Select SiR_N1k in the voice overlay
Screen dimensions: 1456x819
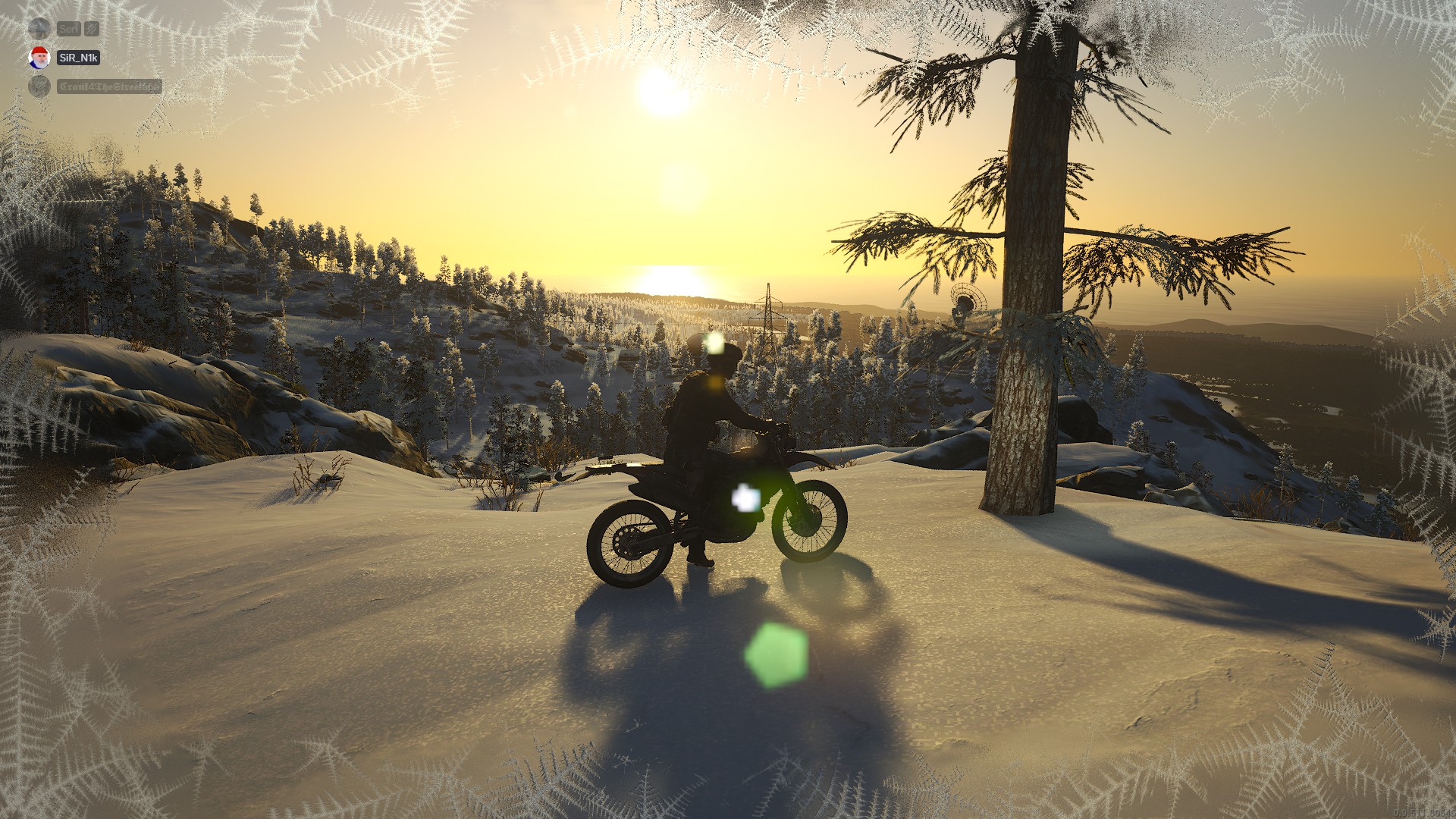[78, 58]
